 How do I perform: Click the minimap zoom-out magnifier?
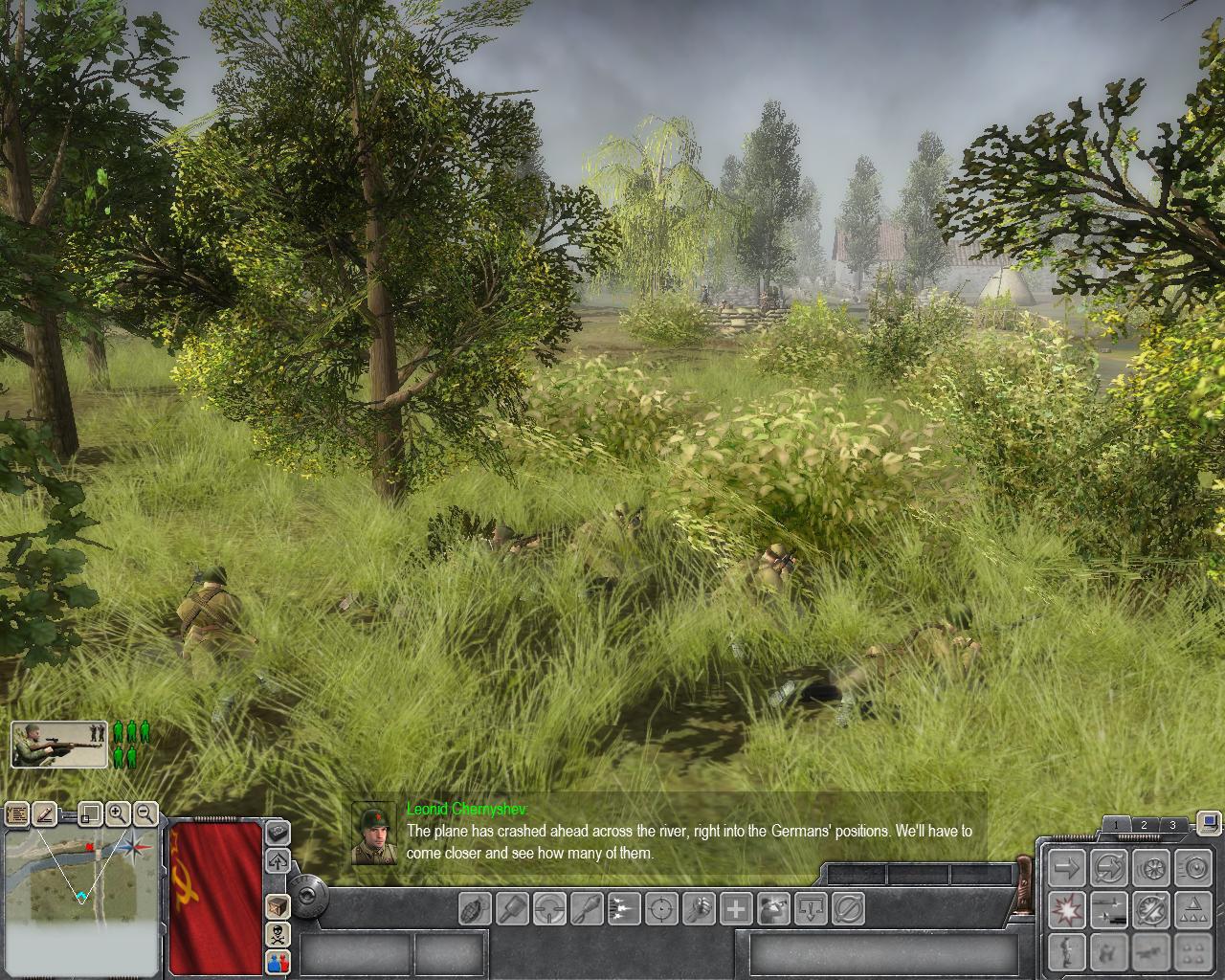145,814
